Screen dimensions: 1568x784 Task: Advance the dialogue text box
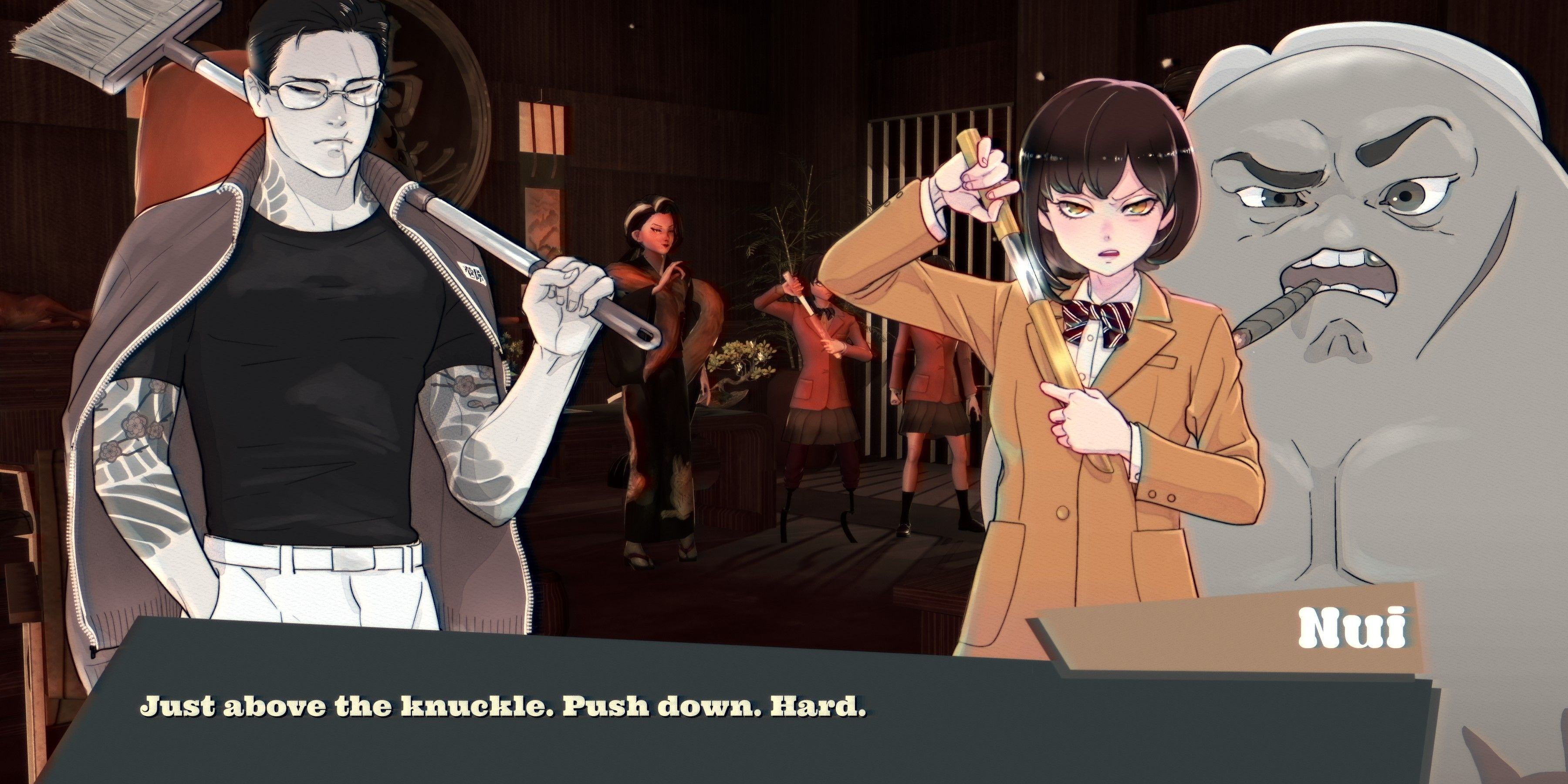(761, 730)
